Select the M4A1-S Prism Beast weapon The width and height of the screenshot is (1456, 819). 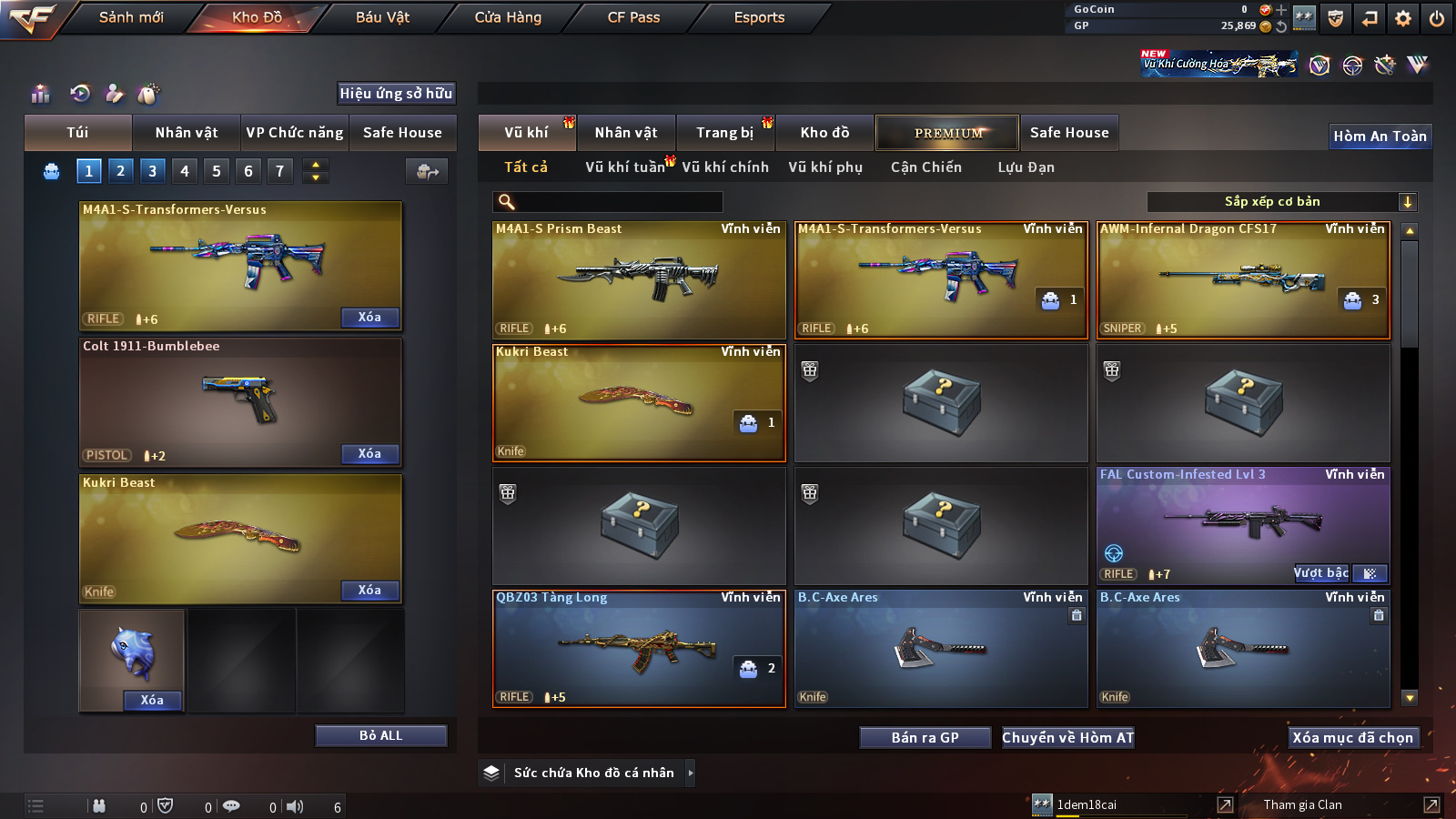tap(639, 280)
